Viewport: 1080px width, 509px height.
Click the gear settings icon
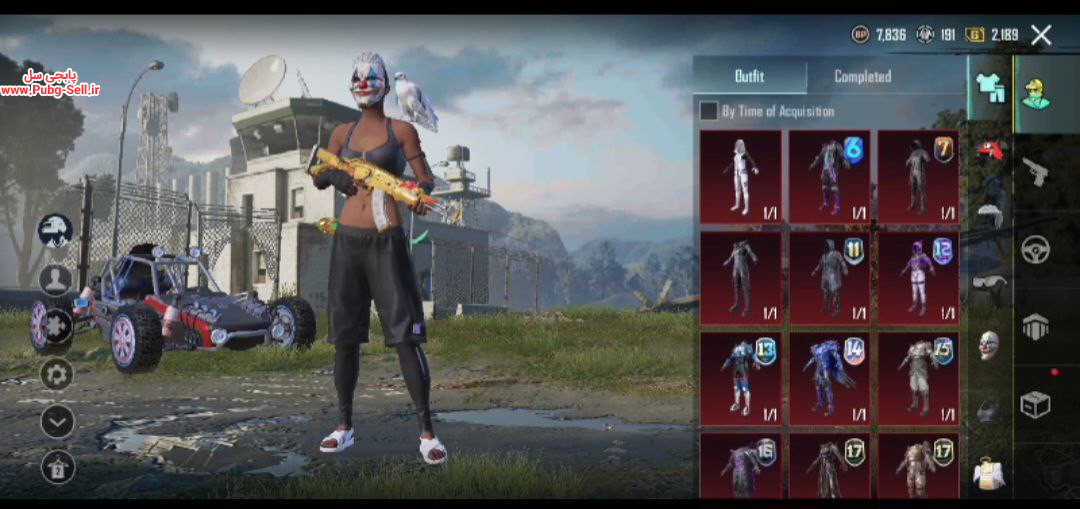click(x=57, y=374)
